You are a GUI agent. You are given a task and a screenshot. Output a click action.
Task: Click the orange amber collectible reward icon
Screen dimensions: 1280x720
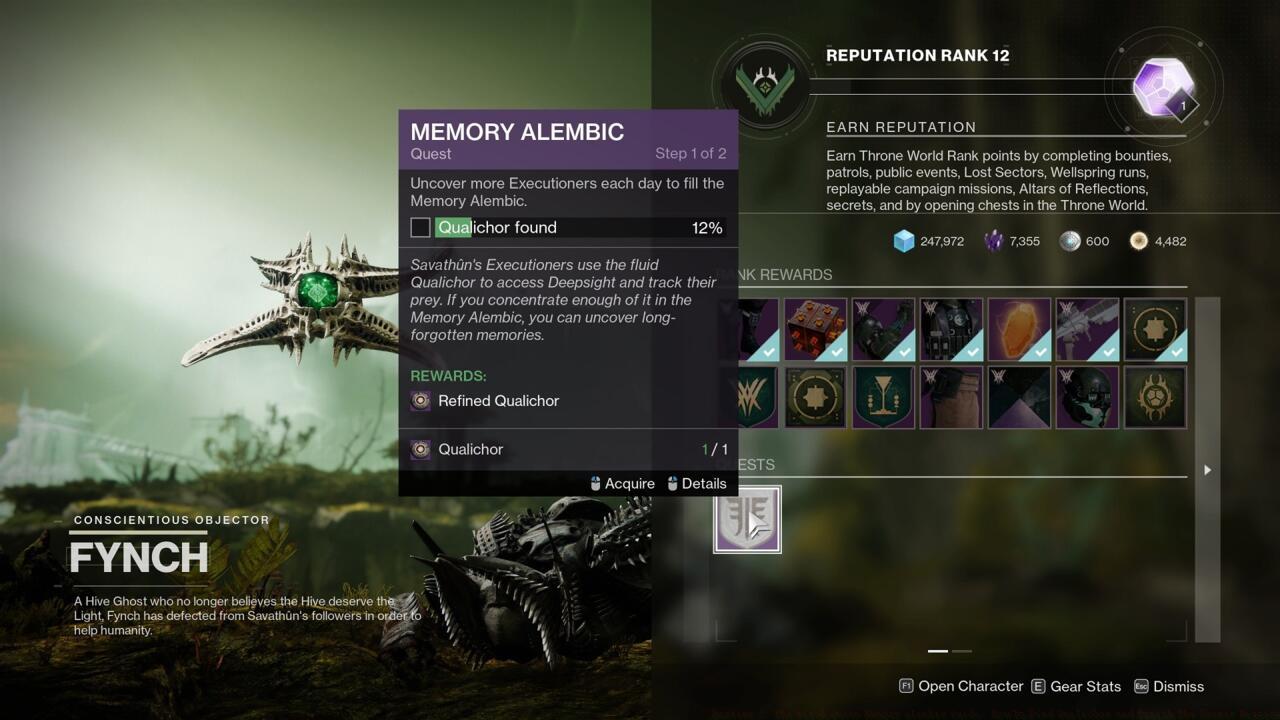click(x=1019, y=330)
